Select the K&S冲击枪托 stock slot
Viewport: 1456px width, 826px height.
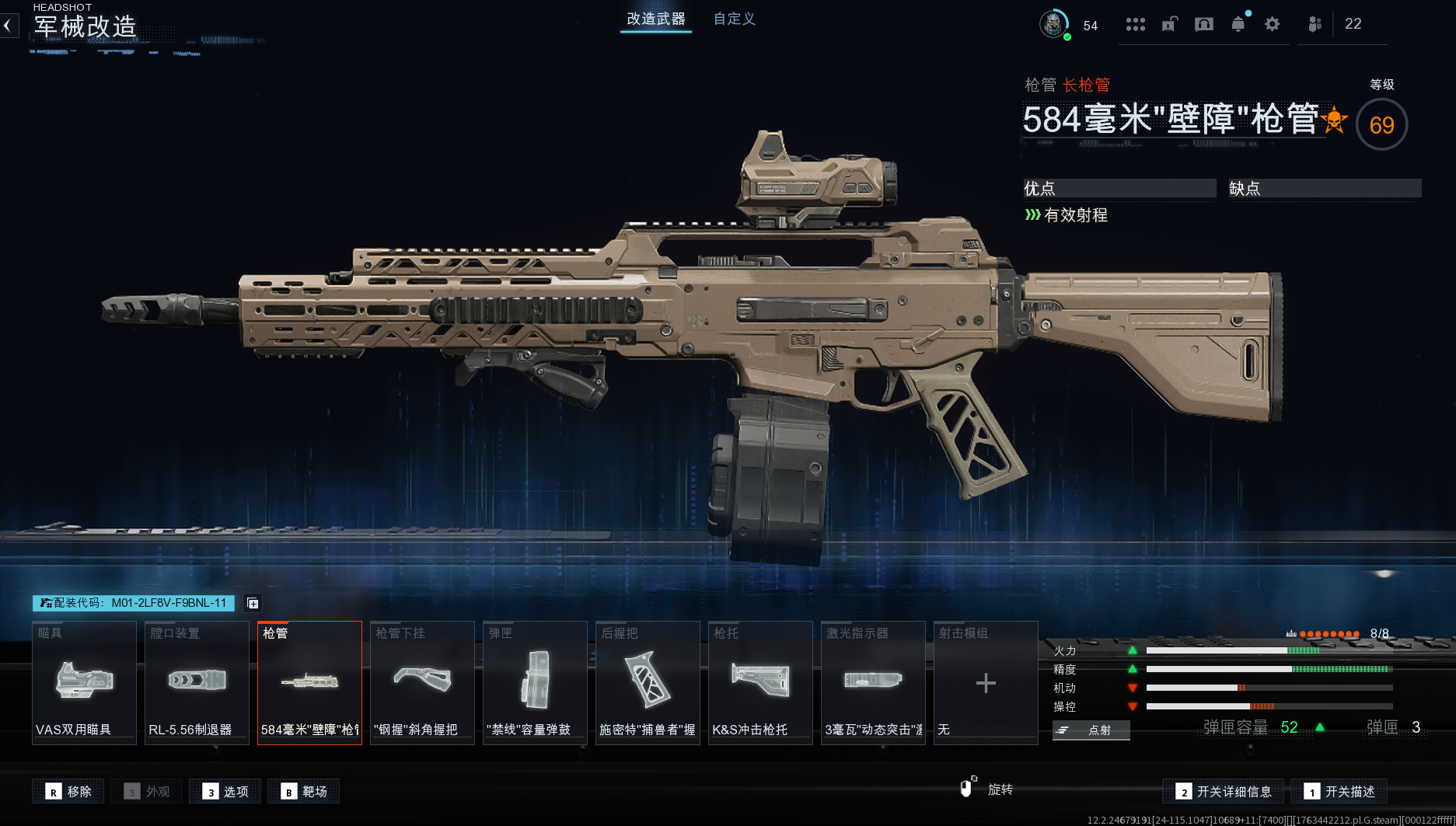pyautogui.click(x=760, y=682)
